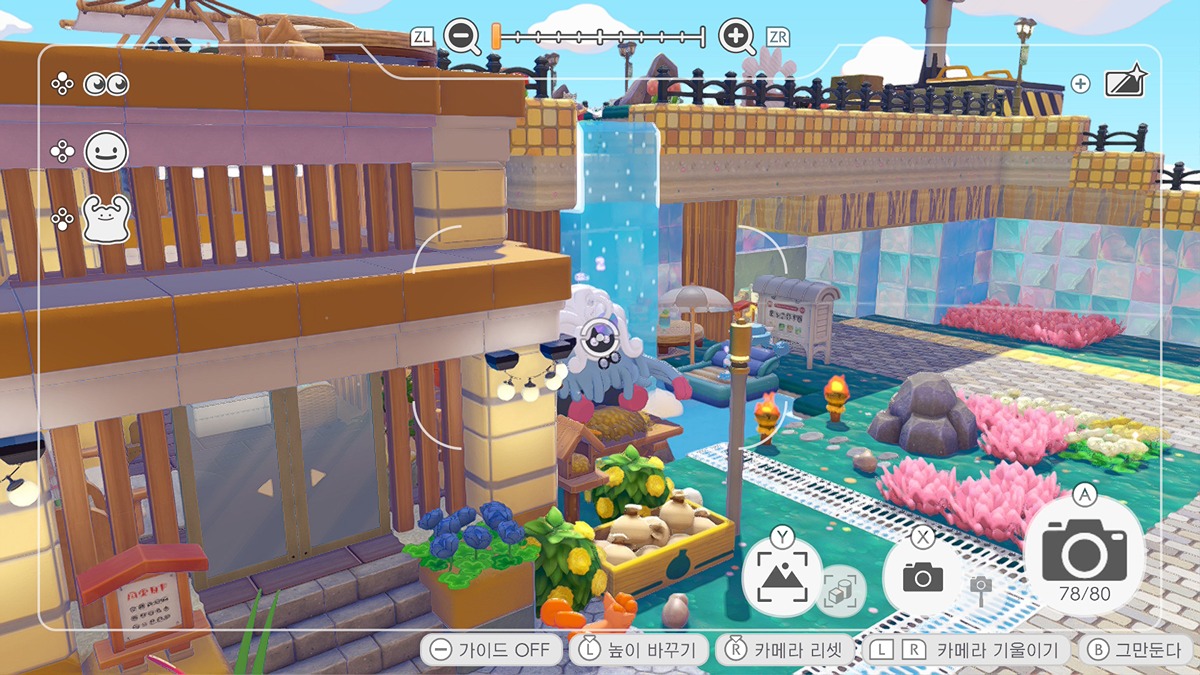Image resolution: width=1200 pixels, height=675 pixels.
Task: Select the tripod camera icon
Action: tap(981, 589)
